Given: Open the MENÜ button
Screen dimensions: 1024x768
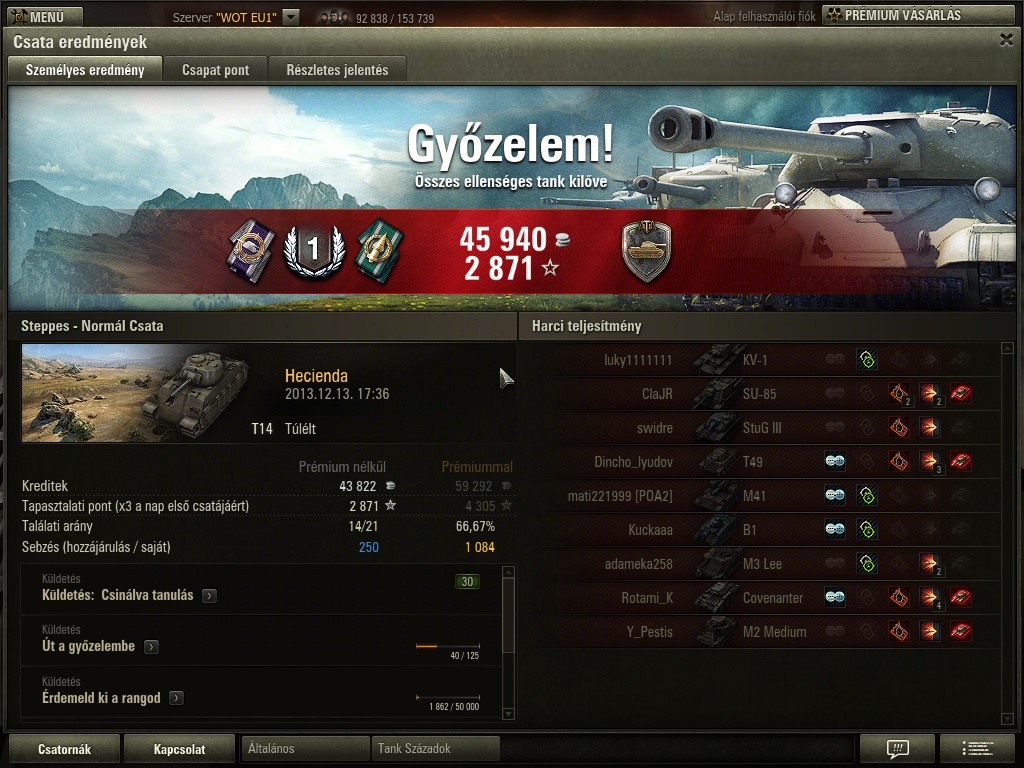Looking at the screenshot, I should click(x=45, y=16).
